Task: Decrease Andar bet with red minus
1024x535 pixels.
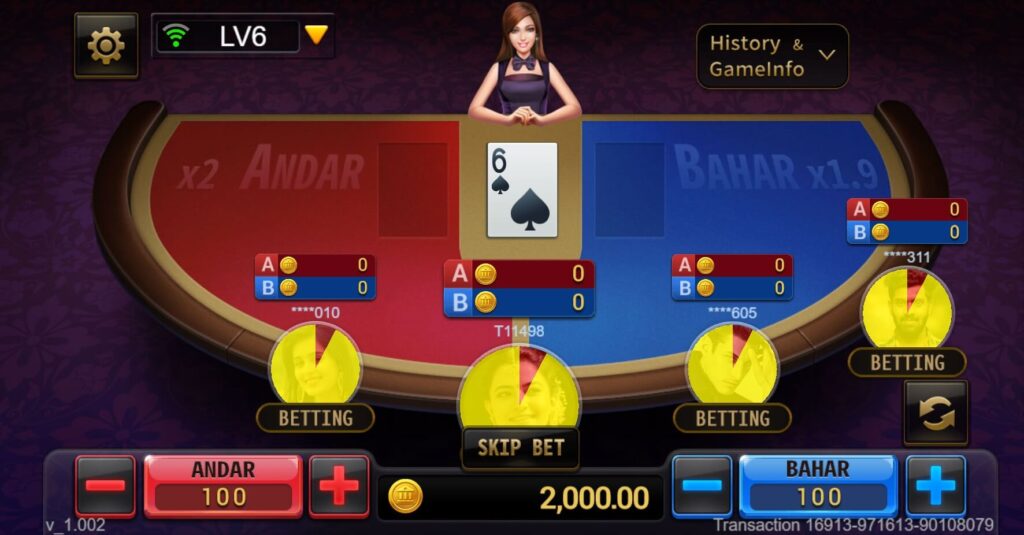Action: (105, 486)
